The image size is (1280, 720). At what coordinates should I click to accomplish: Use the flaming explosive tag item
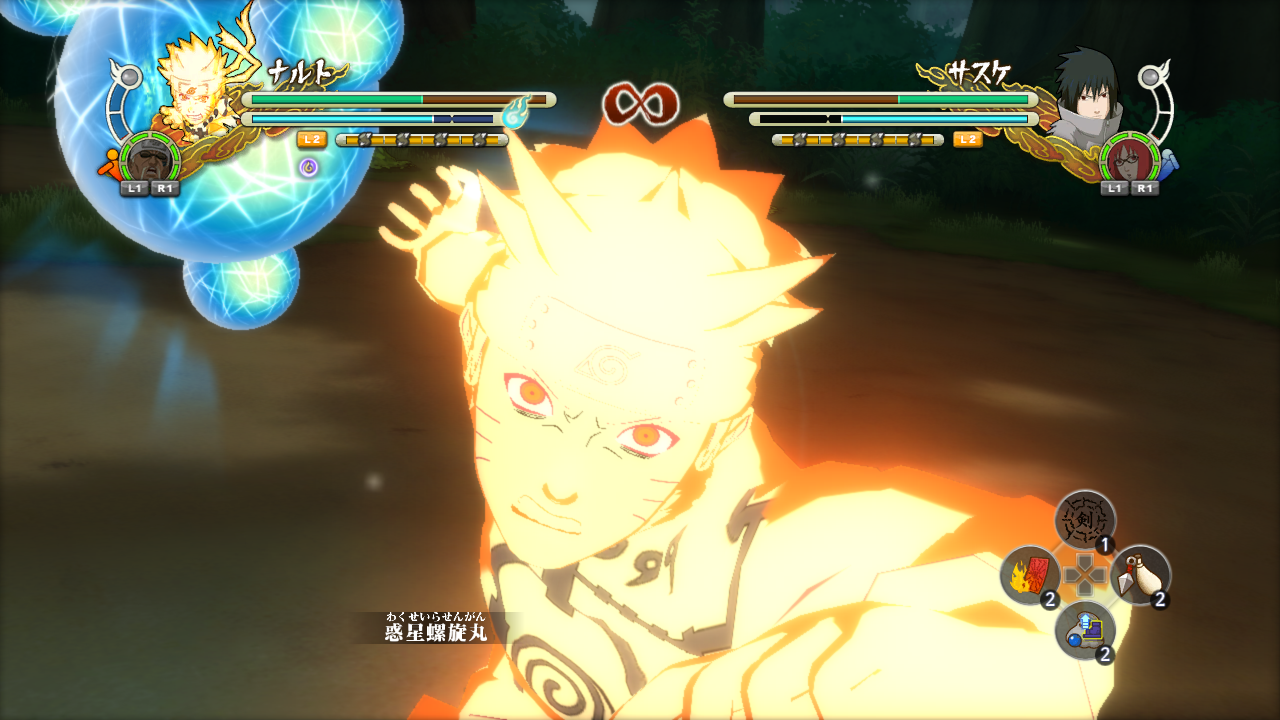pos(1030,576)
